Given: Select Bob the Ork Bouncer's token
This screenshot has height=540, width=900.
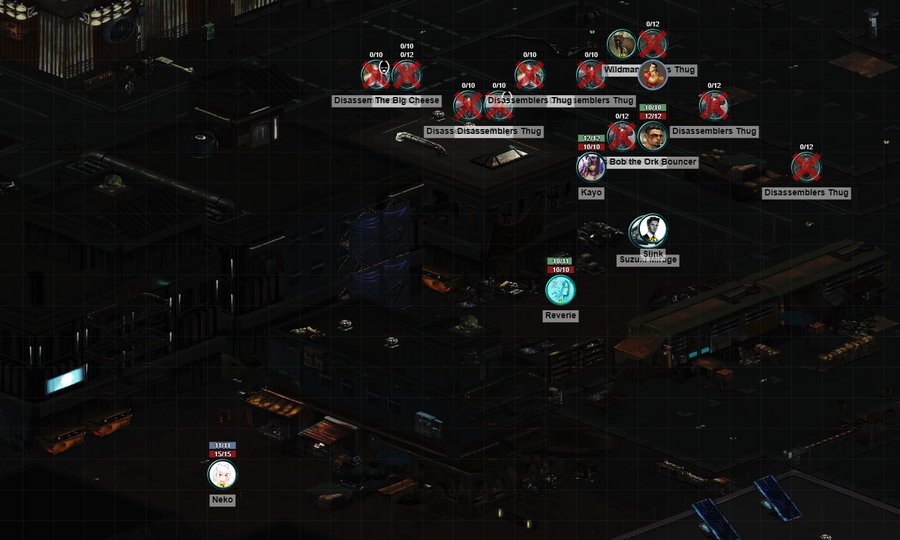Looking at the screenshot, I should click(x=652, y=136).
